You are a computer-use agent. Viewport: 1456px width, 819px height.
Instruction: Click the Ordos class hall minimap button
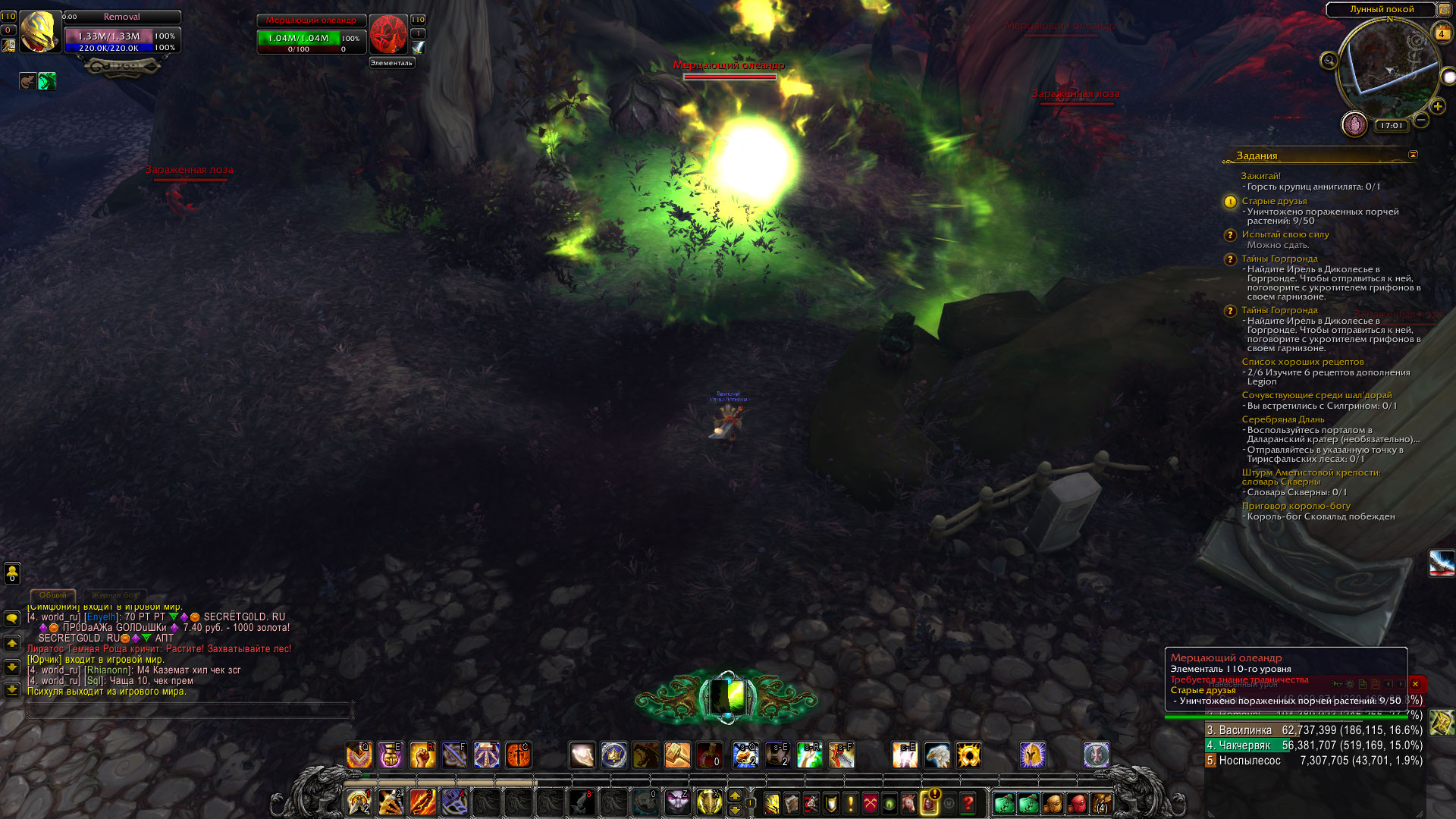pos(1354,124)
